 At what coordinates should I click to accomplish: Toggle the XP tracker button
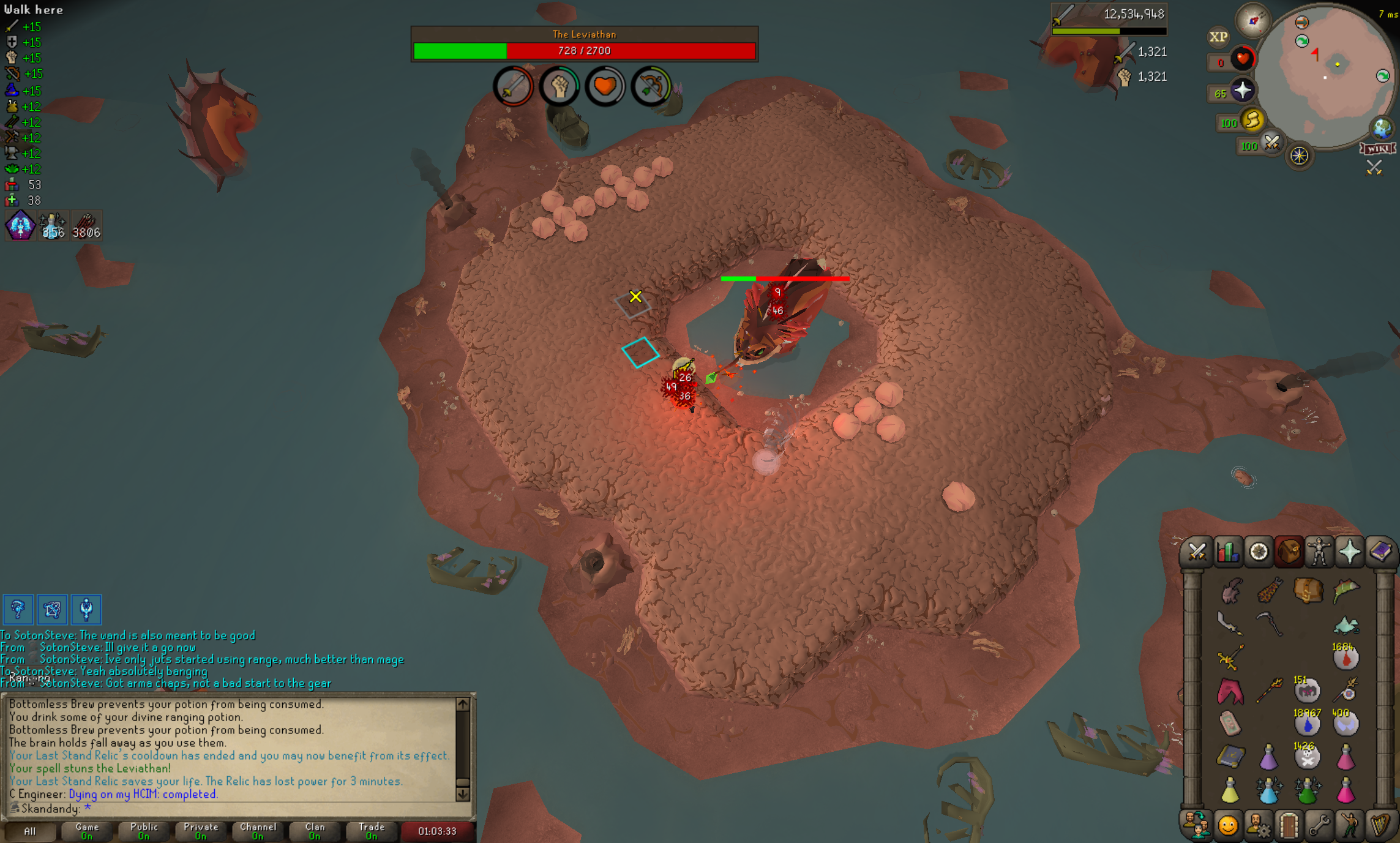pyautogui.click(x=1218, y=37)
